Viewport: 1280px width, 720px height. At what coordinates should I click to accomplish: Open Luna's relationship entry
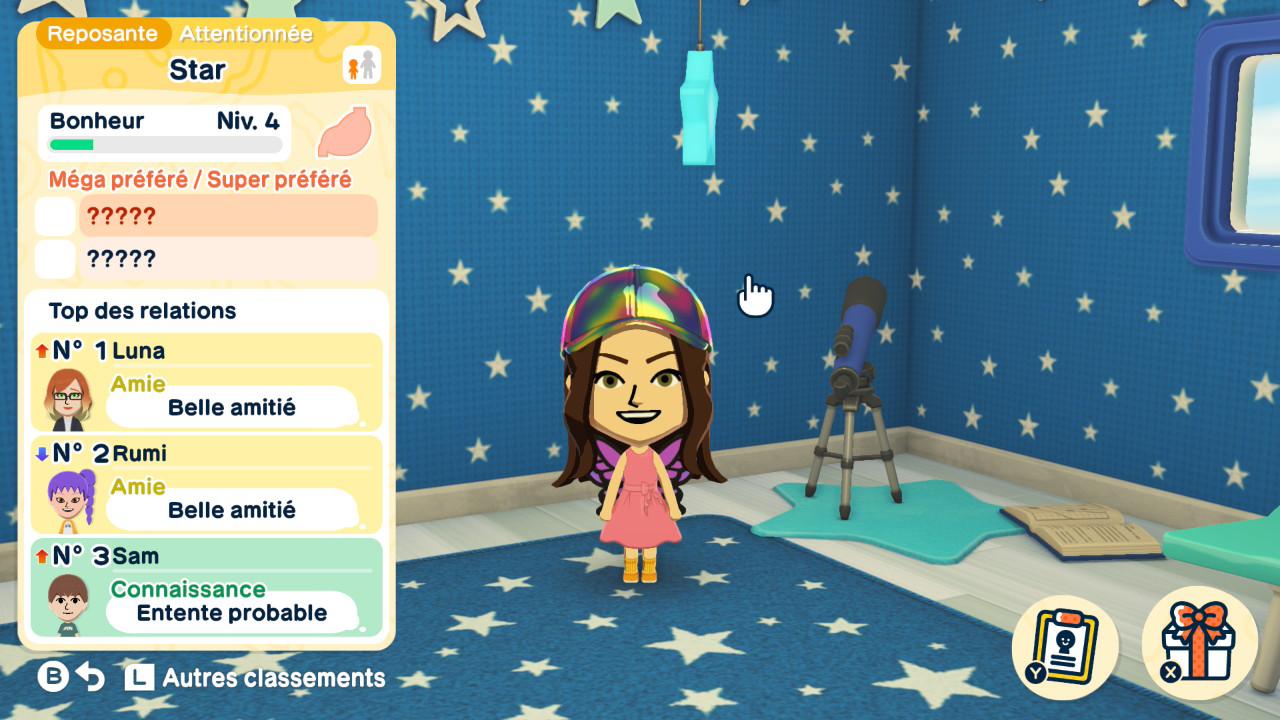click(207, 382)
